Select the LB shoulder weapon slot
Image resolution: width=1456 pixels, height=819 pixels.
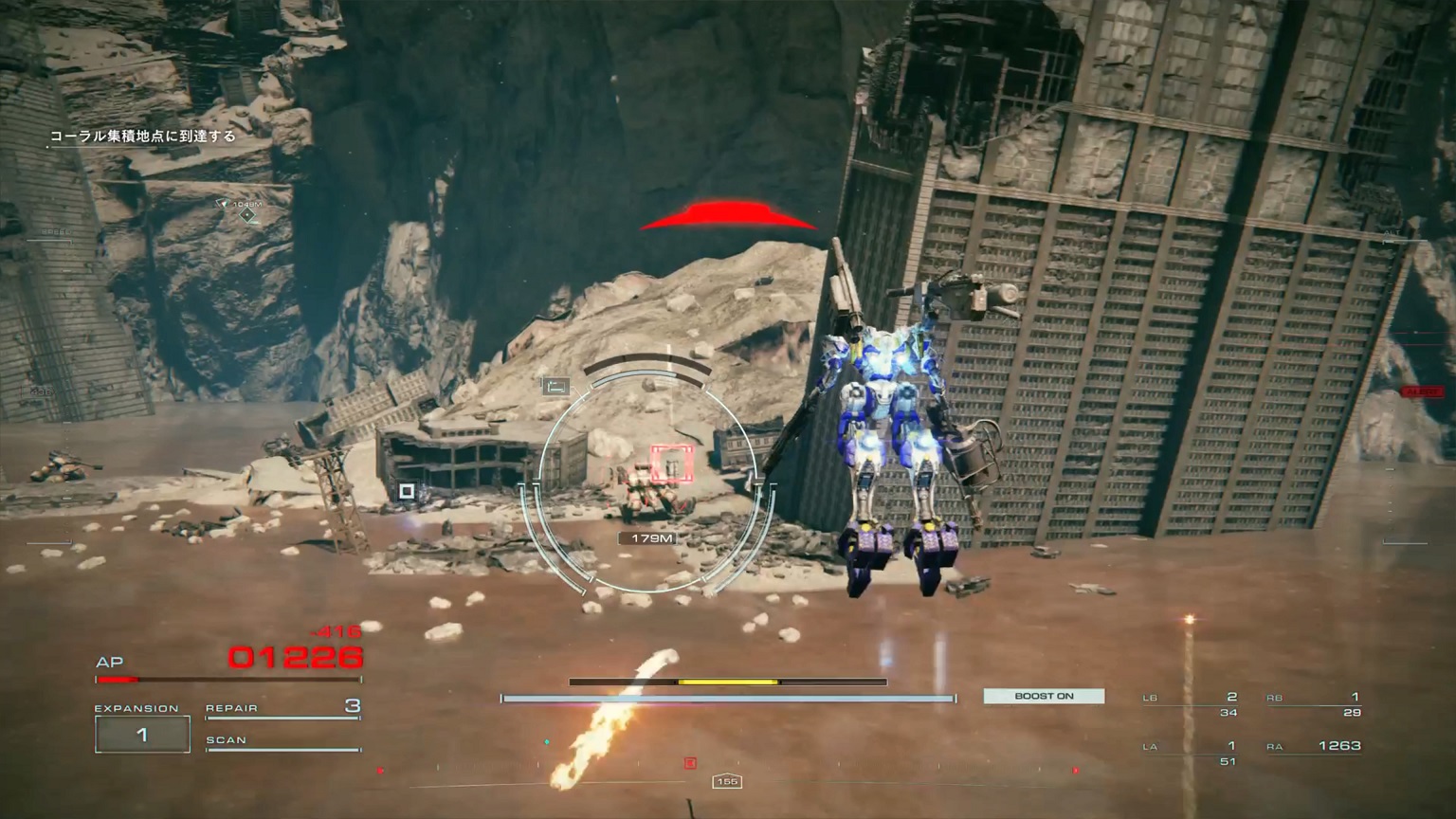pos(1191,703)
